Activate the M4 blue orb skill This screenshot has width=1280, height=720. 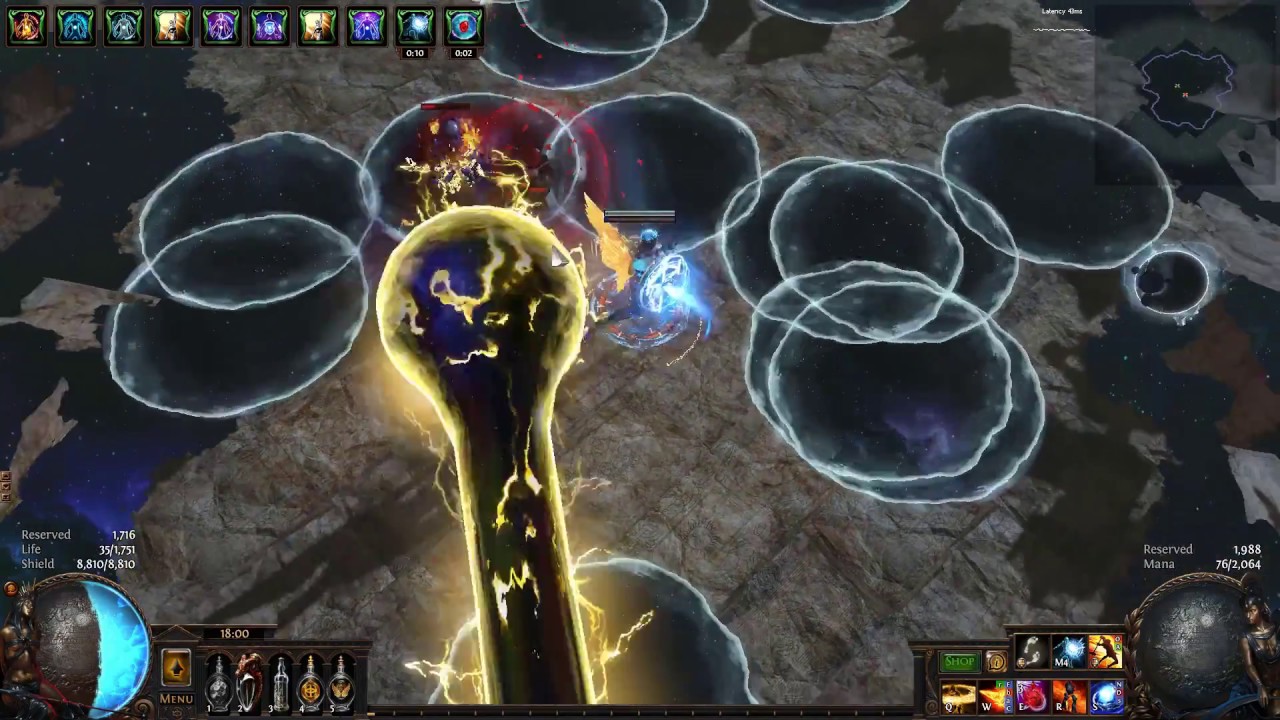tap(1068, 653)
